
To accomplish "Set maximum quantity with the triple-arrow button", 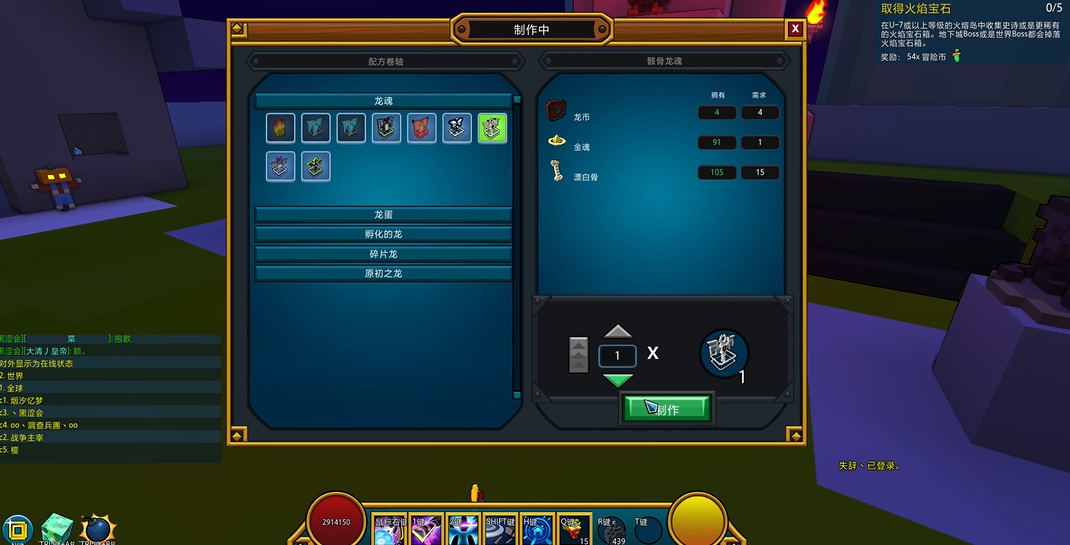I will click(579, 355).
